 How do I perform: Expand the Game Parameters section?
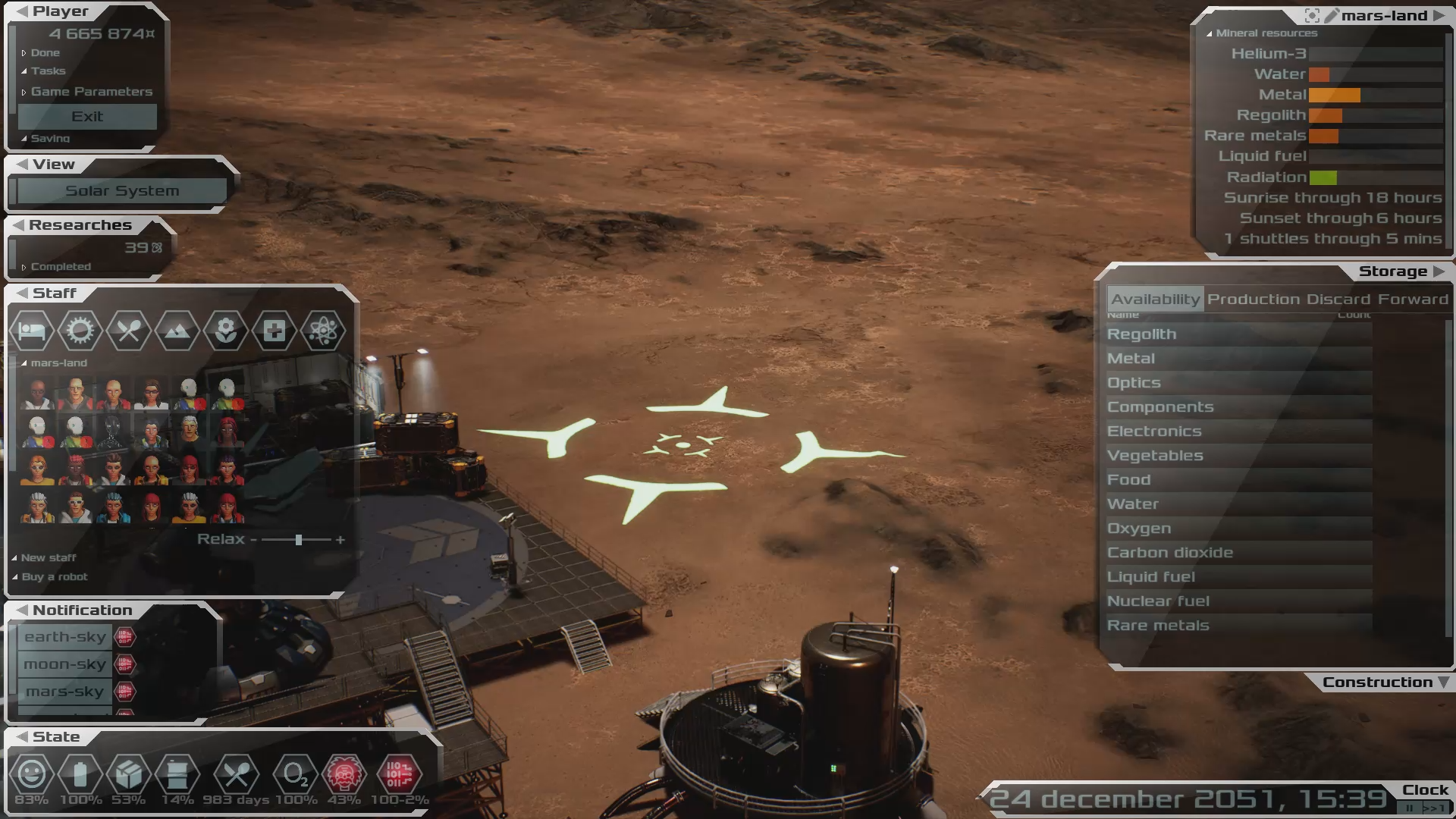[91, 92]
